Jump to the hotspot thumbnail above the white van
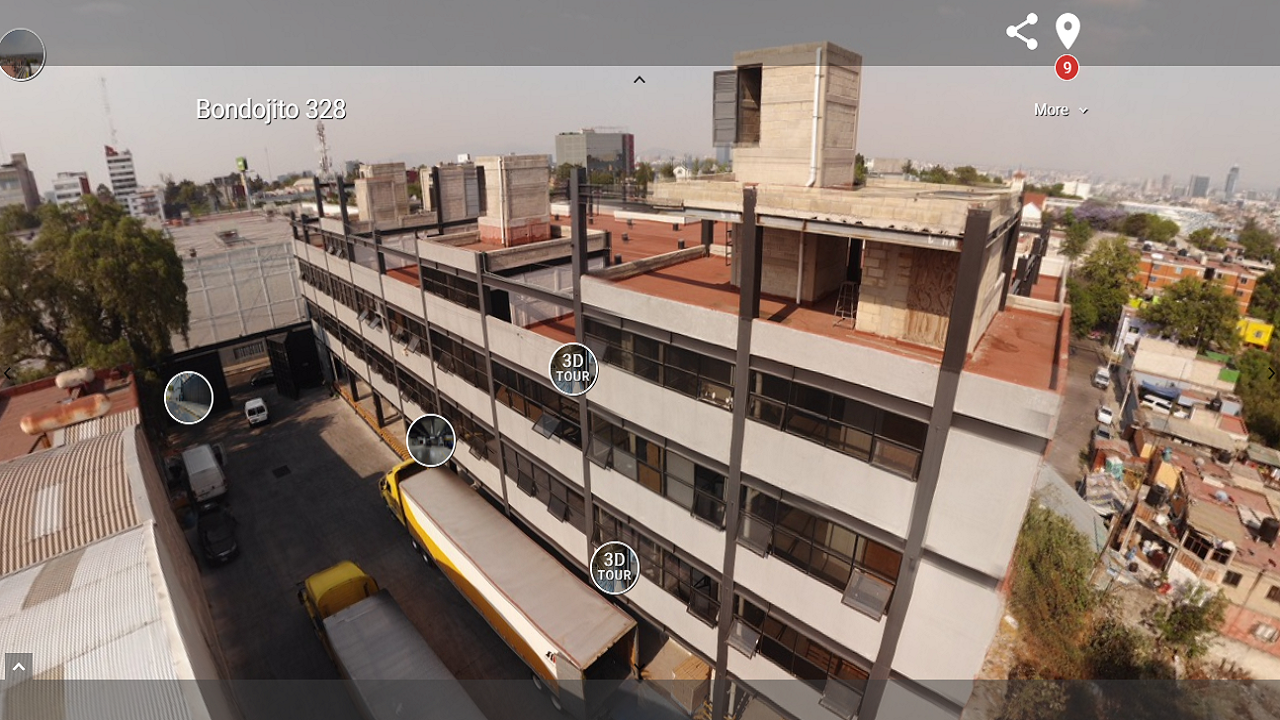The height and width of the screenshot is (720, 1280). [x=189, y=397]
